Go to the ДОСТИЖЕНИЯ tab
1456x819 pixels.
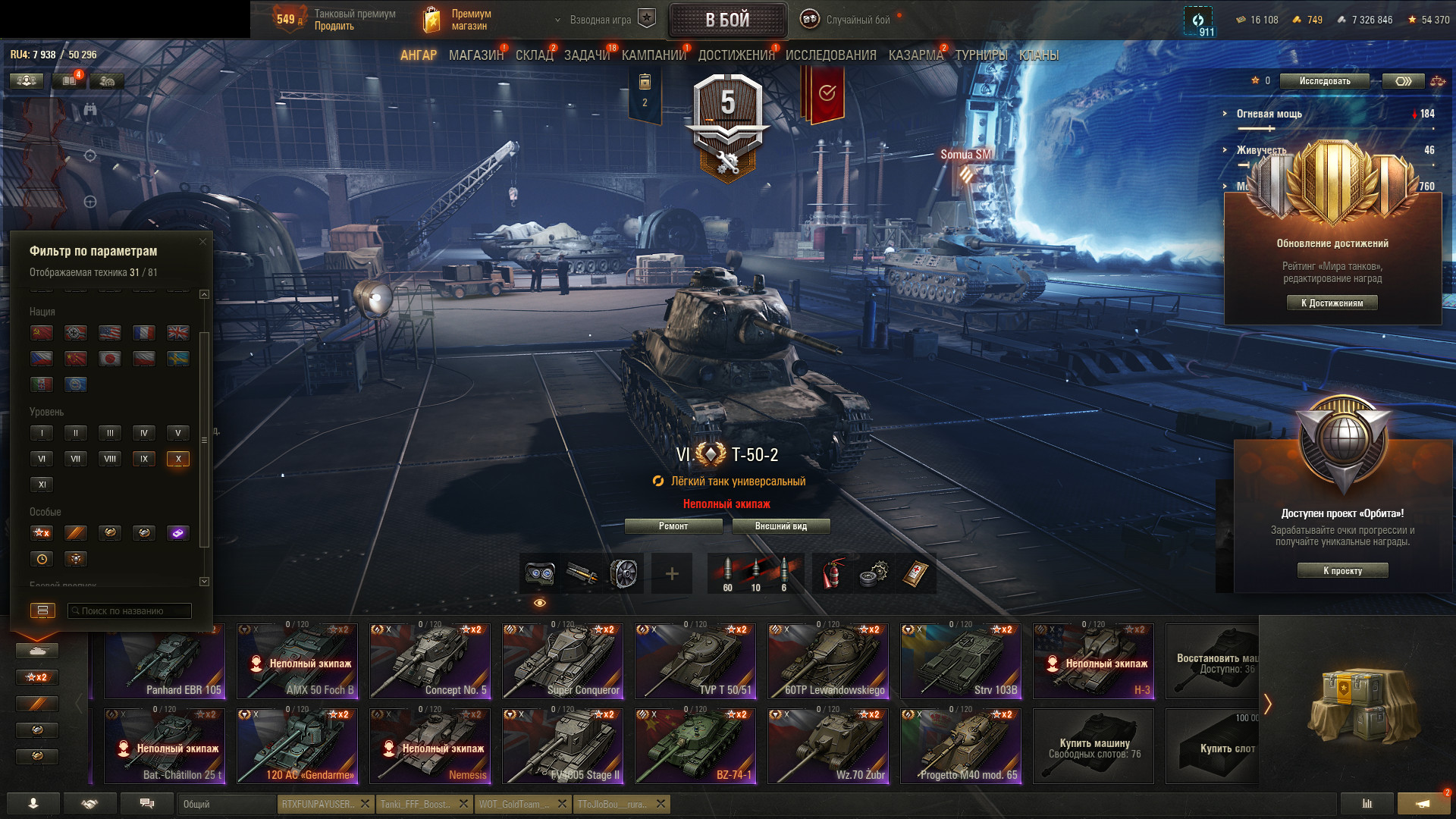(736, 55)
